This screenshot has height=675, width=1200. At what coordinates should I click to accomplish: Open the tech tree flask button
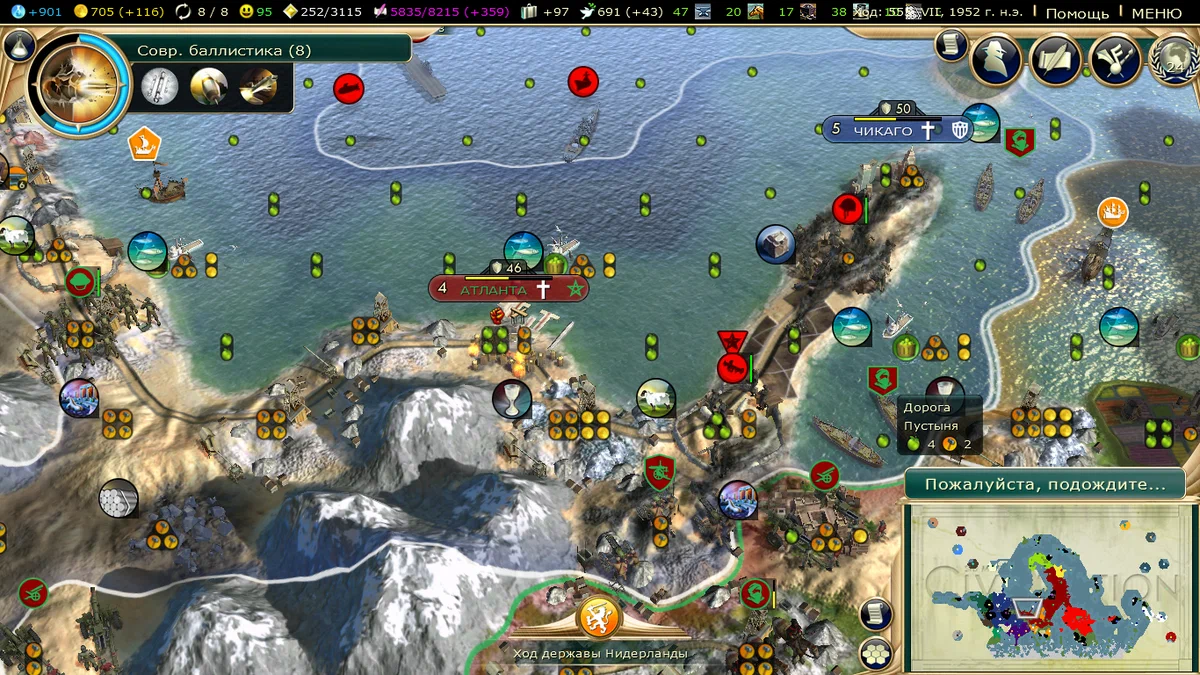coord(20,46)
